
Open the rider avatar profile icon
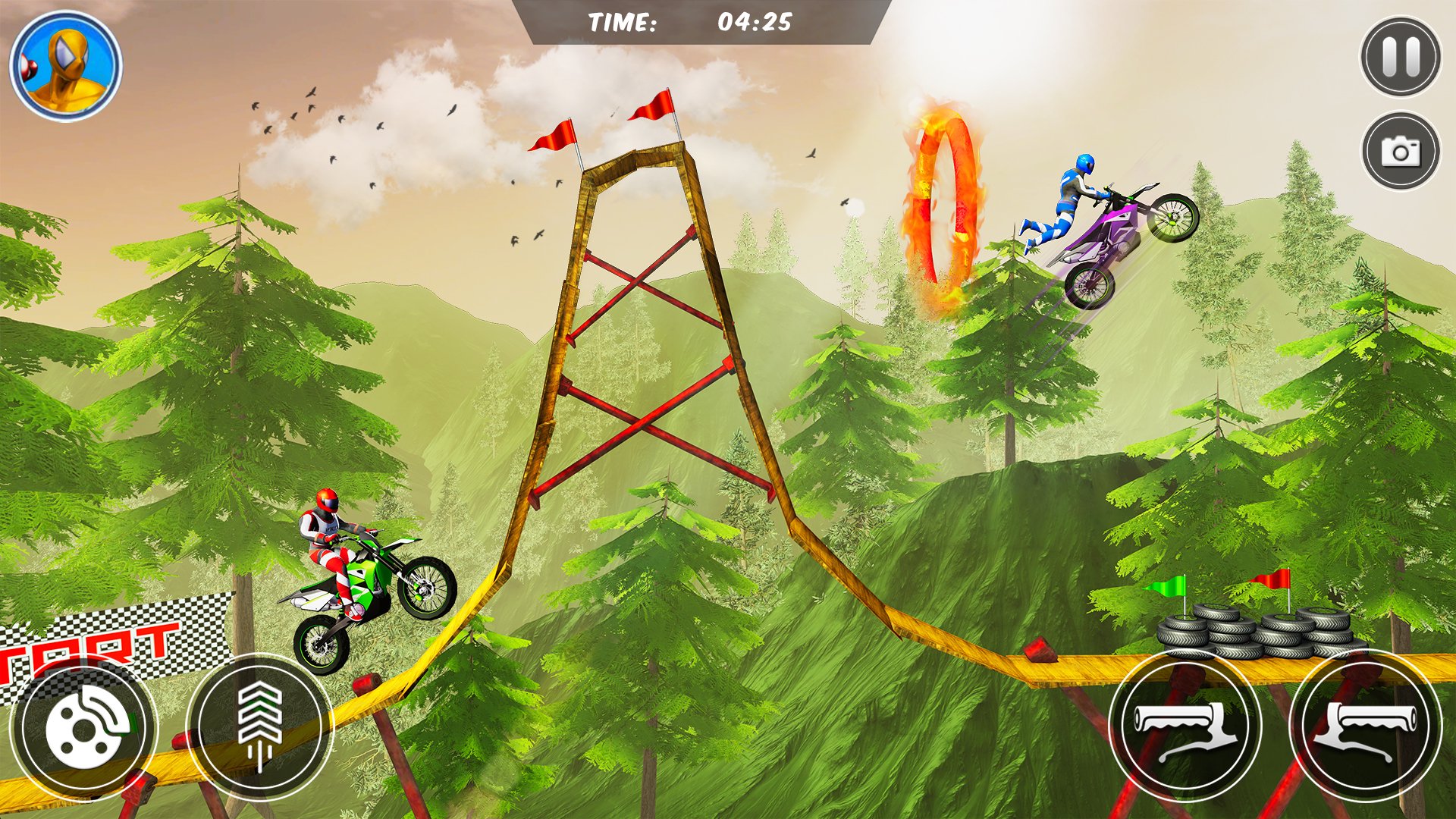[66, 66]
